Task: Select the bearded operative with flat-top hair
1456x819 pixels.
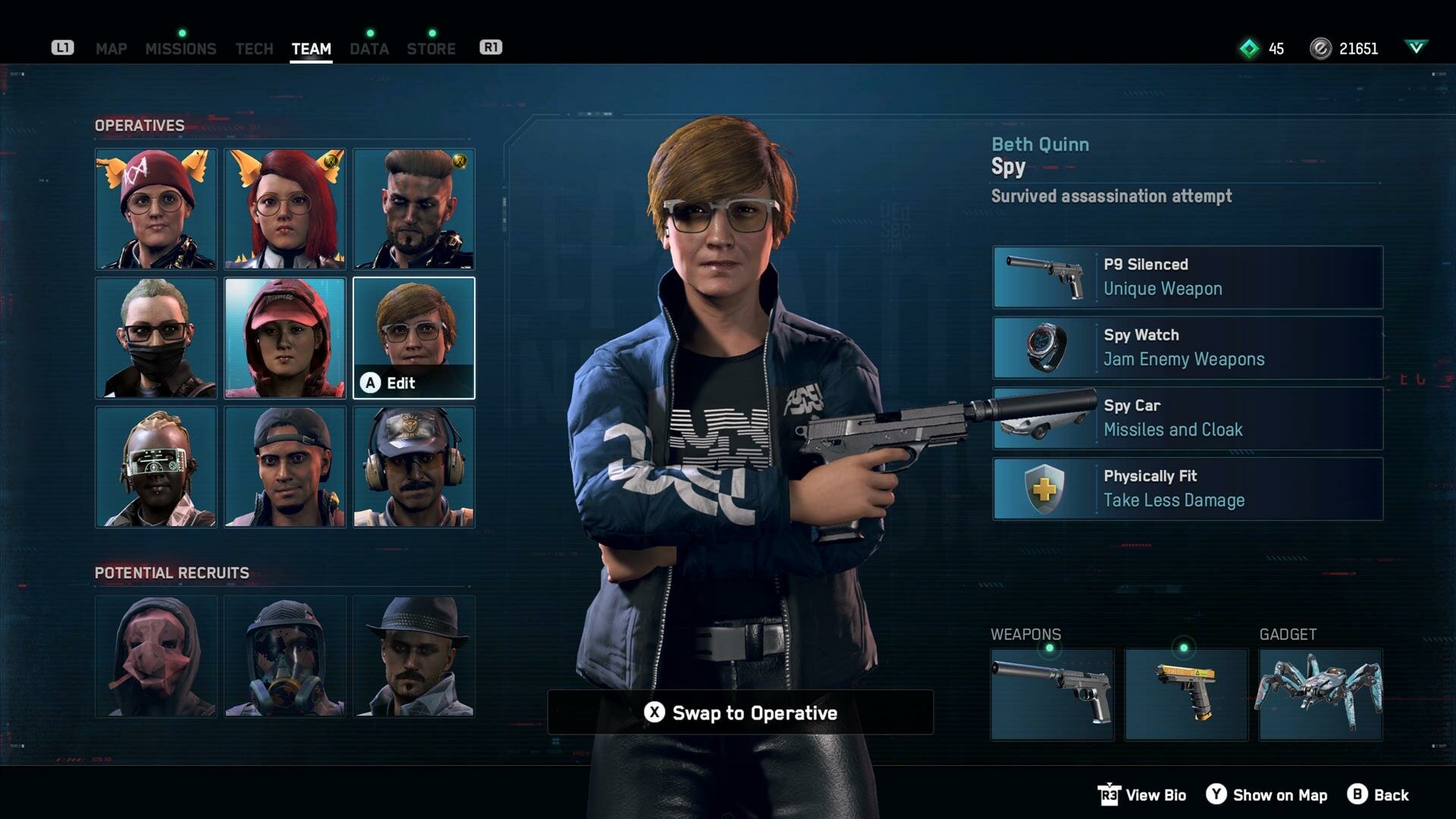Action: (414, 209)
